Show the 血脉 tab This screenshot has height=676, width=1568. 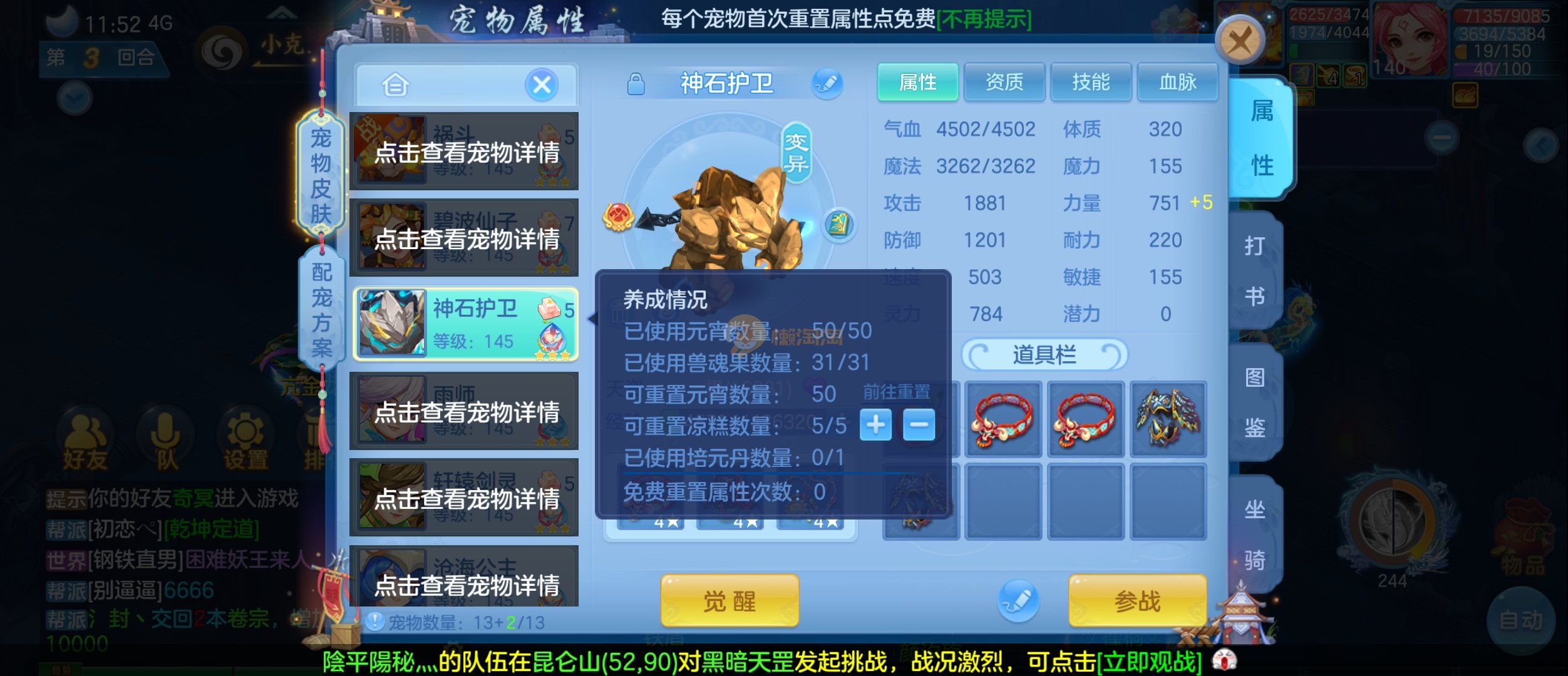1177,82
